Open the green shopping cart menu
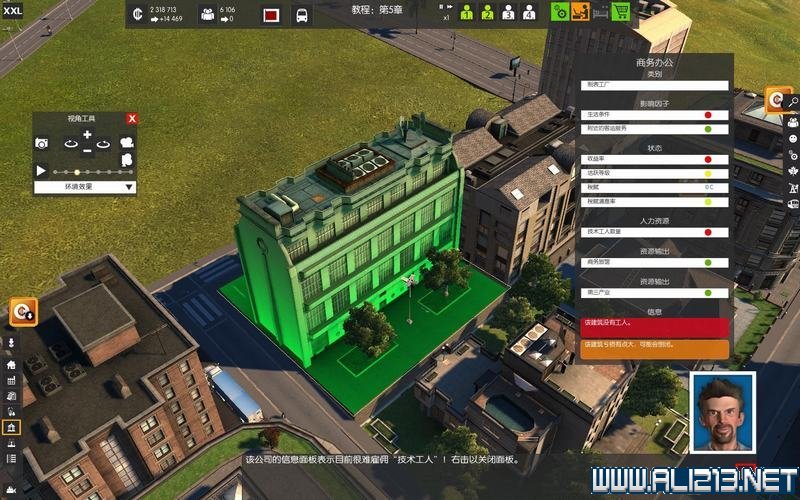 (x=620, y=13)
